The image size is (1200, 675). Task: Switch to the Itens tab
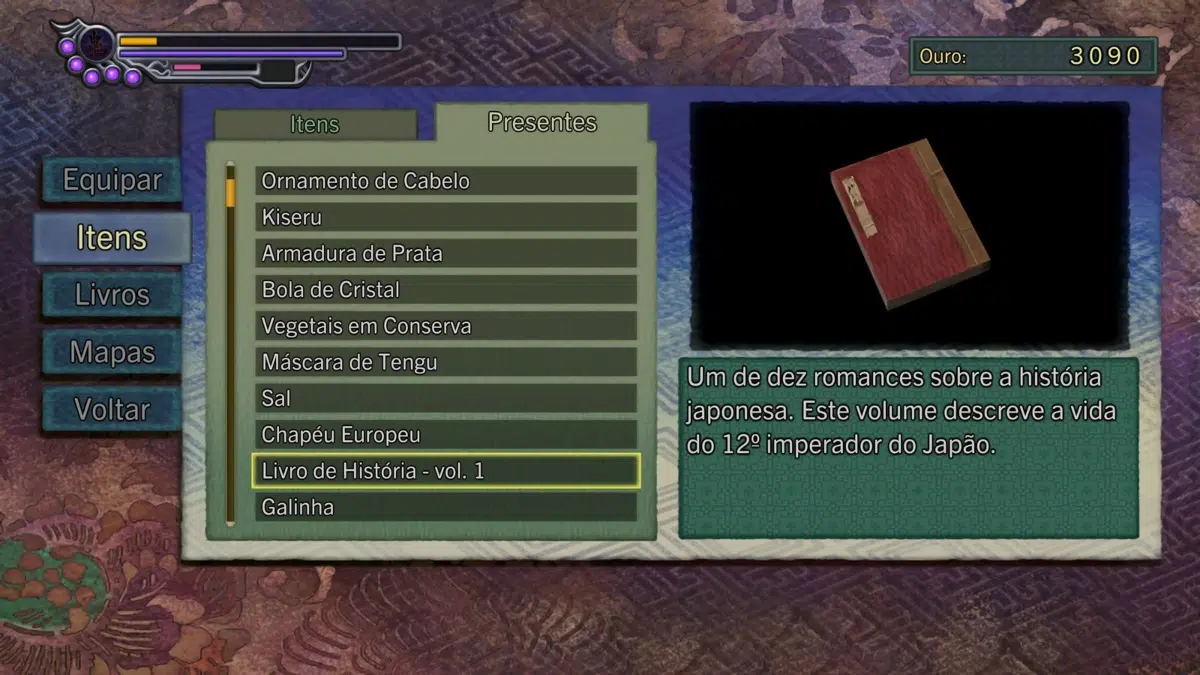click(x=315, y=125)
